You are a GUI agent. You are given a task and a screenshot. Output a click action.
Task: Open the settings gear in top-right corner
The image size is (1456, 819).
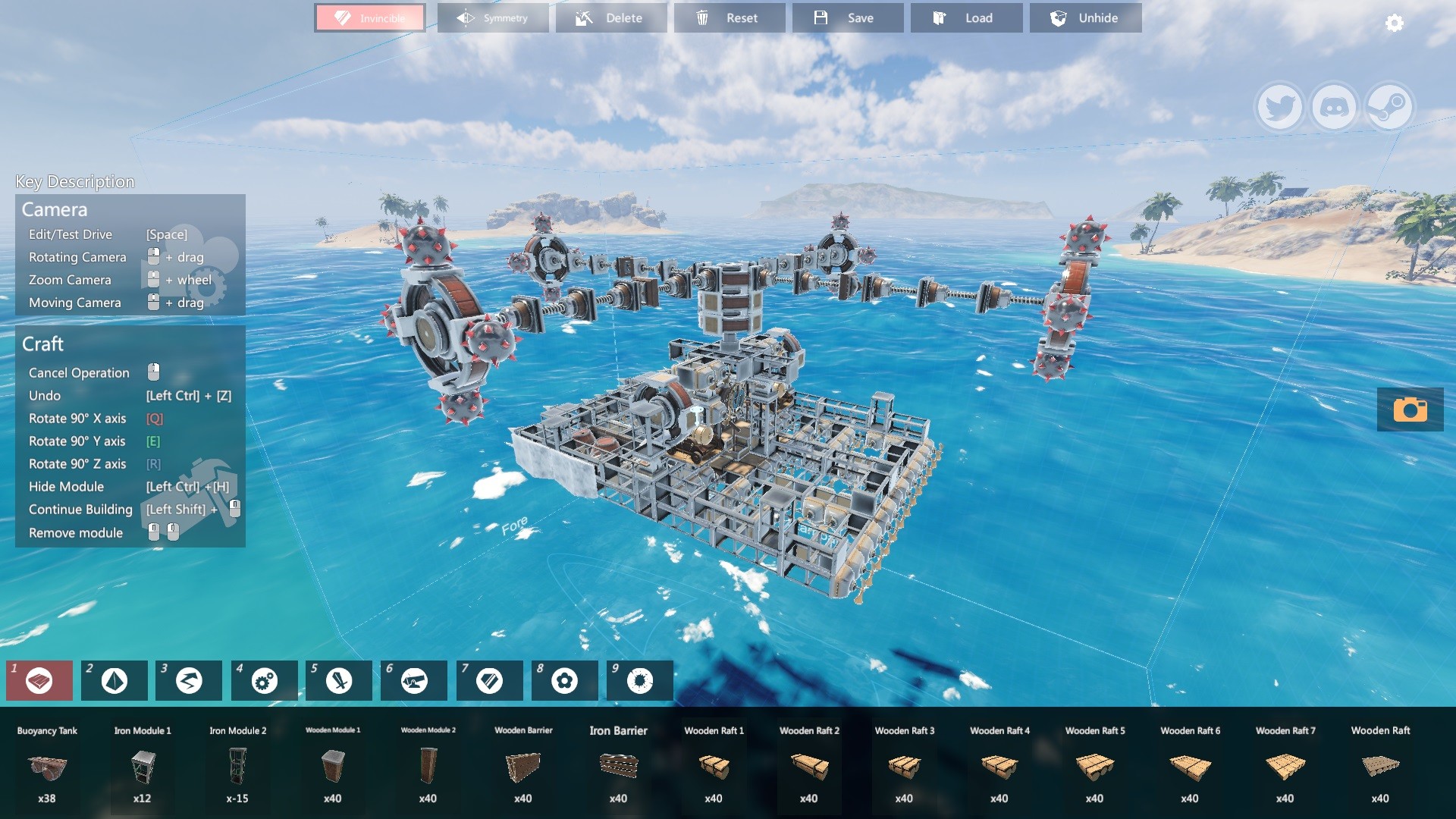click(1393, 24)
